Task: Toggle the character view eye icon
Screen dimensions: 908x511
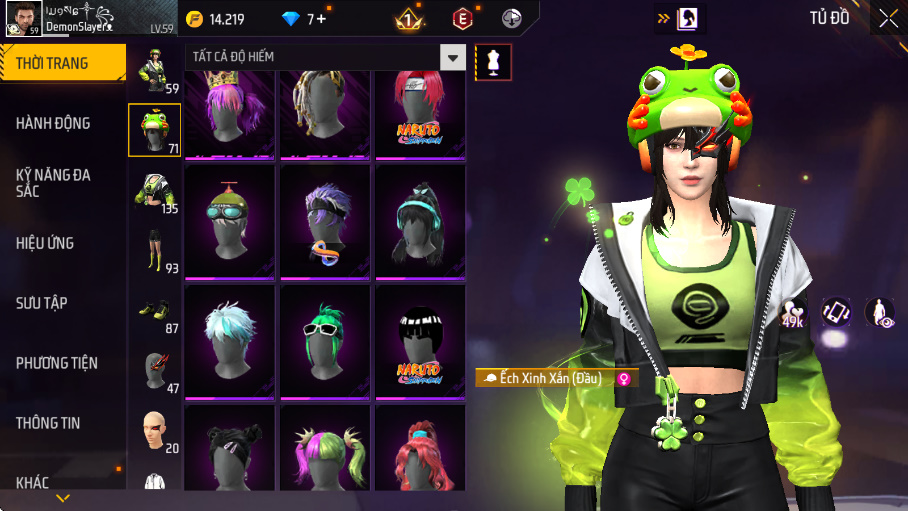Action: click(880, 313)
